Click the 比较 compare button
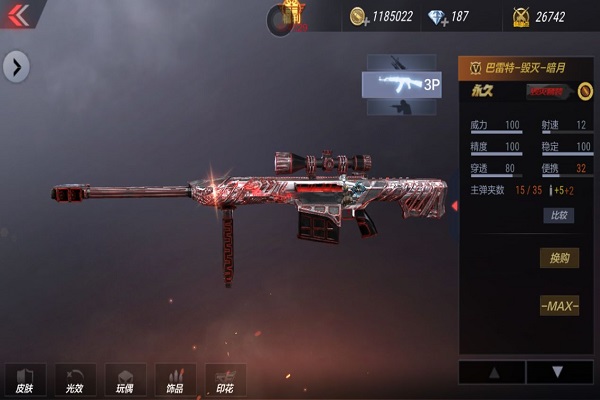600x400 pixels. click(x=558, y=215)
